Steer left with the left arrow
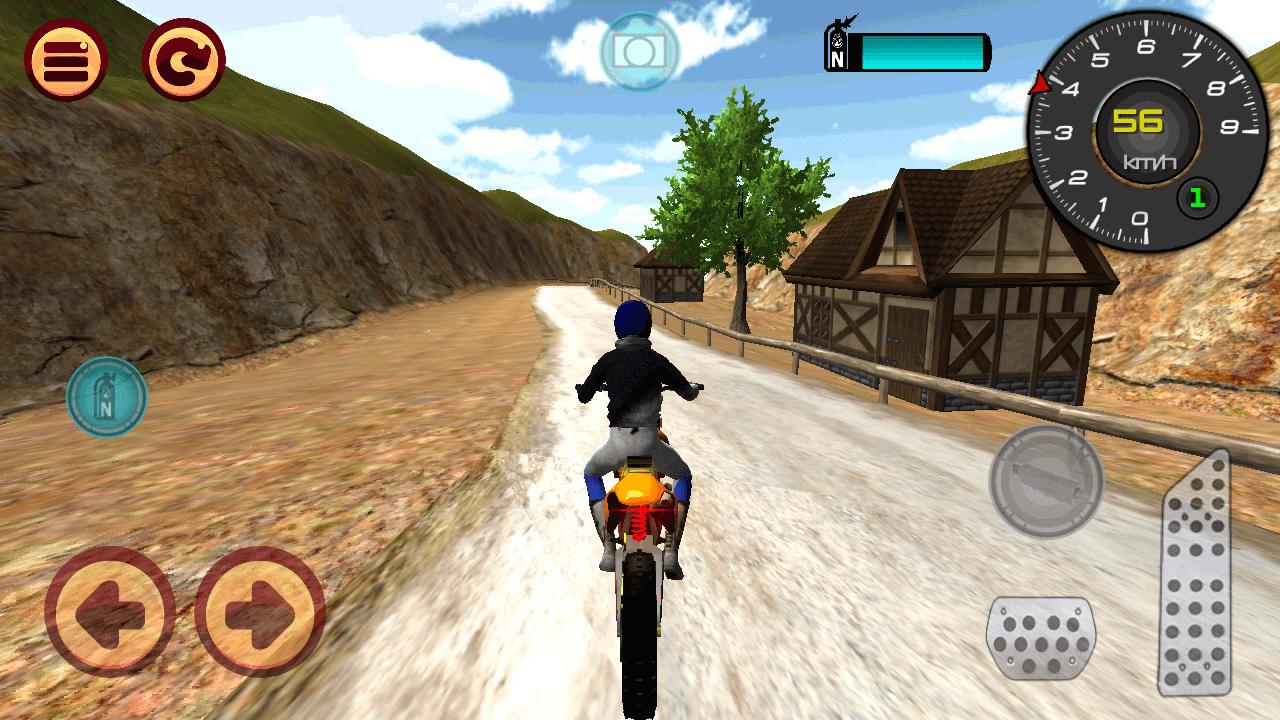Viewport: 1280px width, 720px height. point(110,611)
